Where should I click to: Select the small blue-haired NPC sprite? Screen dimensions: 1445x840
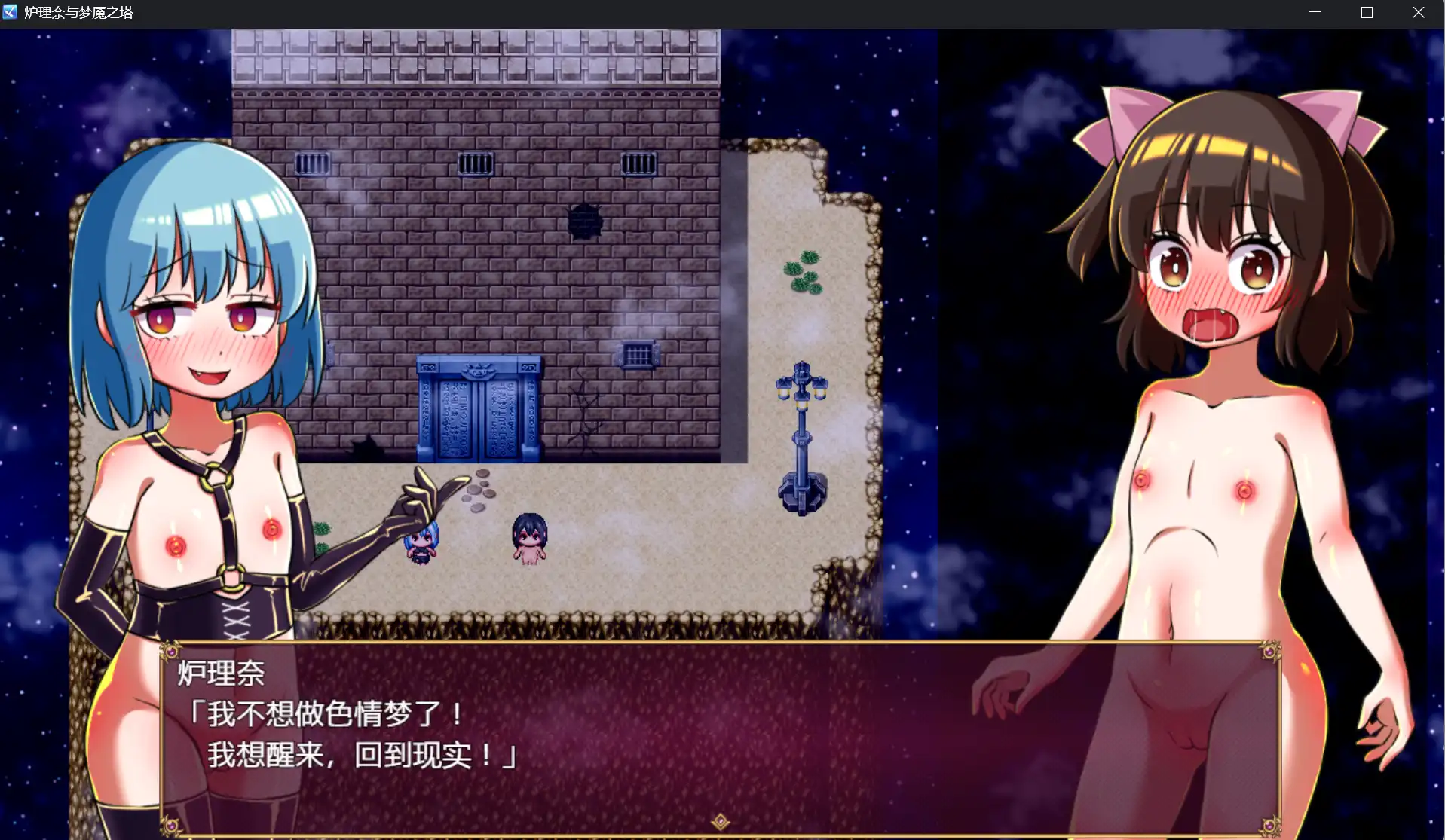click(x=419, y=542)
